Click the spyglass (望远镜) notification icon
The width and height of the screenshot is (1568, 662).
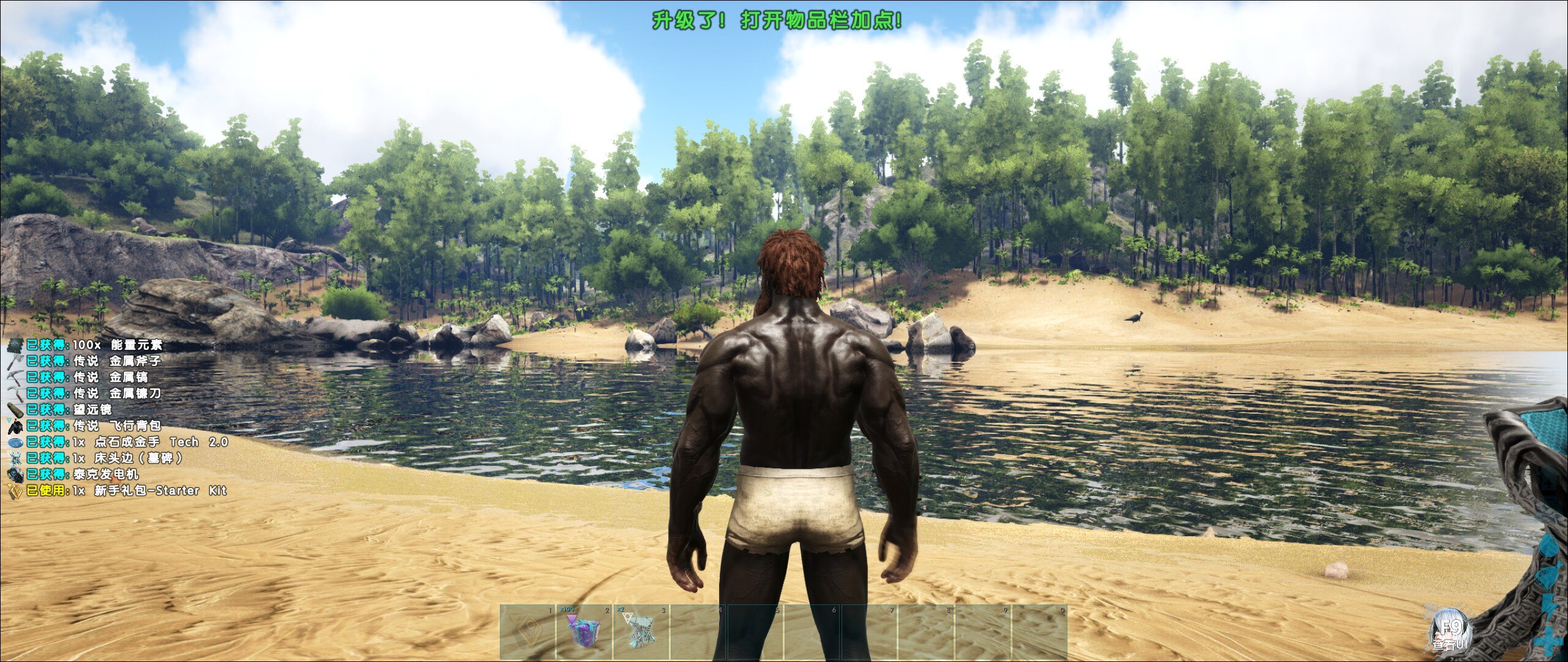click(15, 410)
